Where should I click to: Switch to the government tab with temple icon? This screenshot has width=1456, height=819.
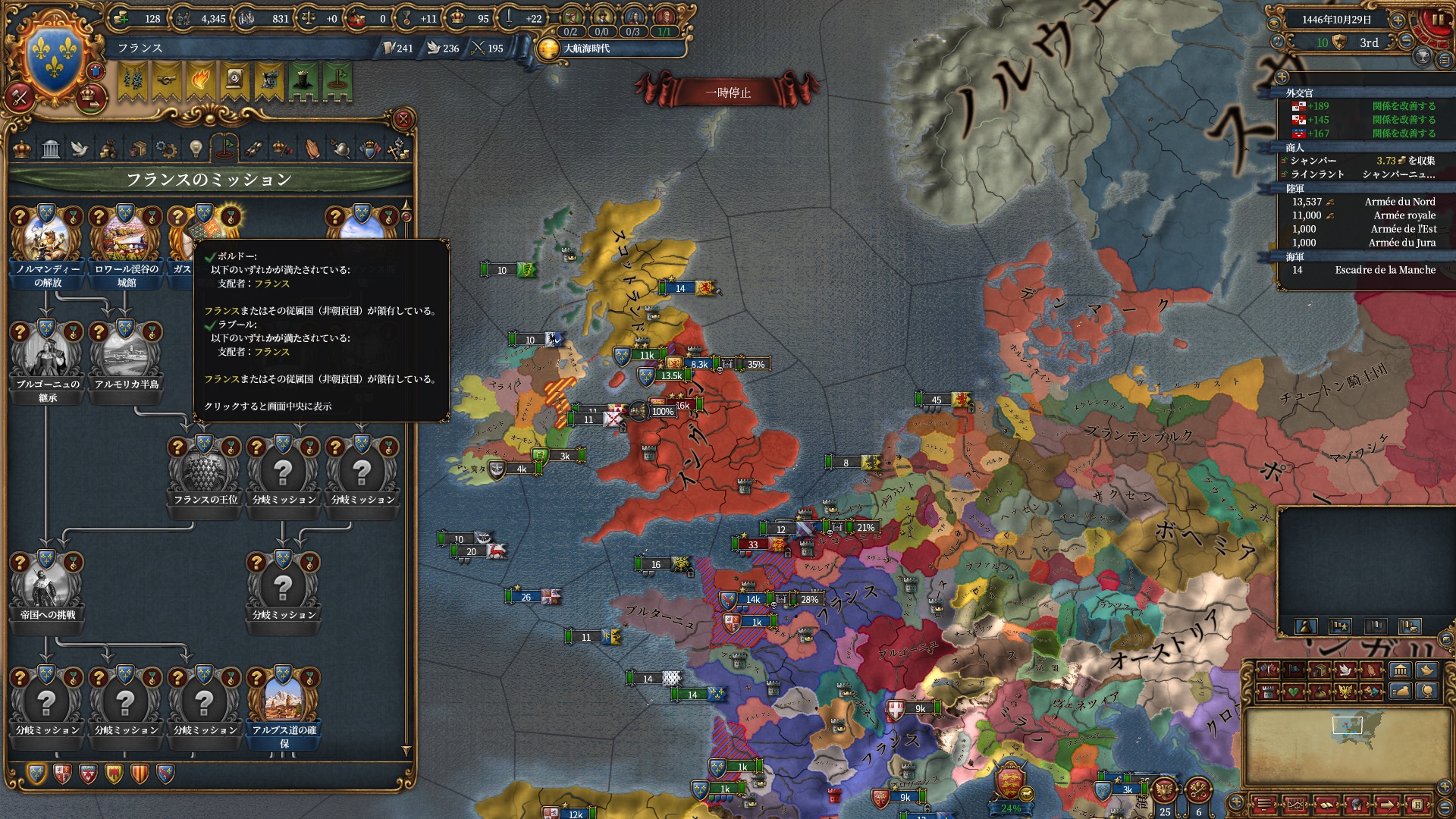pos(51,149)
